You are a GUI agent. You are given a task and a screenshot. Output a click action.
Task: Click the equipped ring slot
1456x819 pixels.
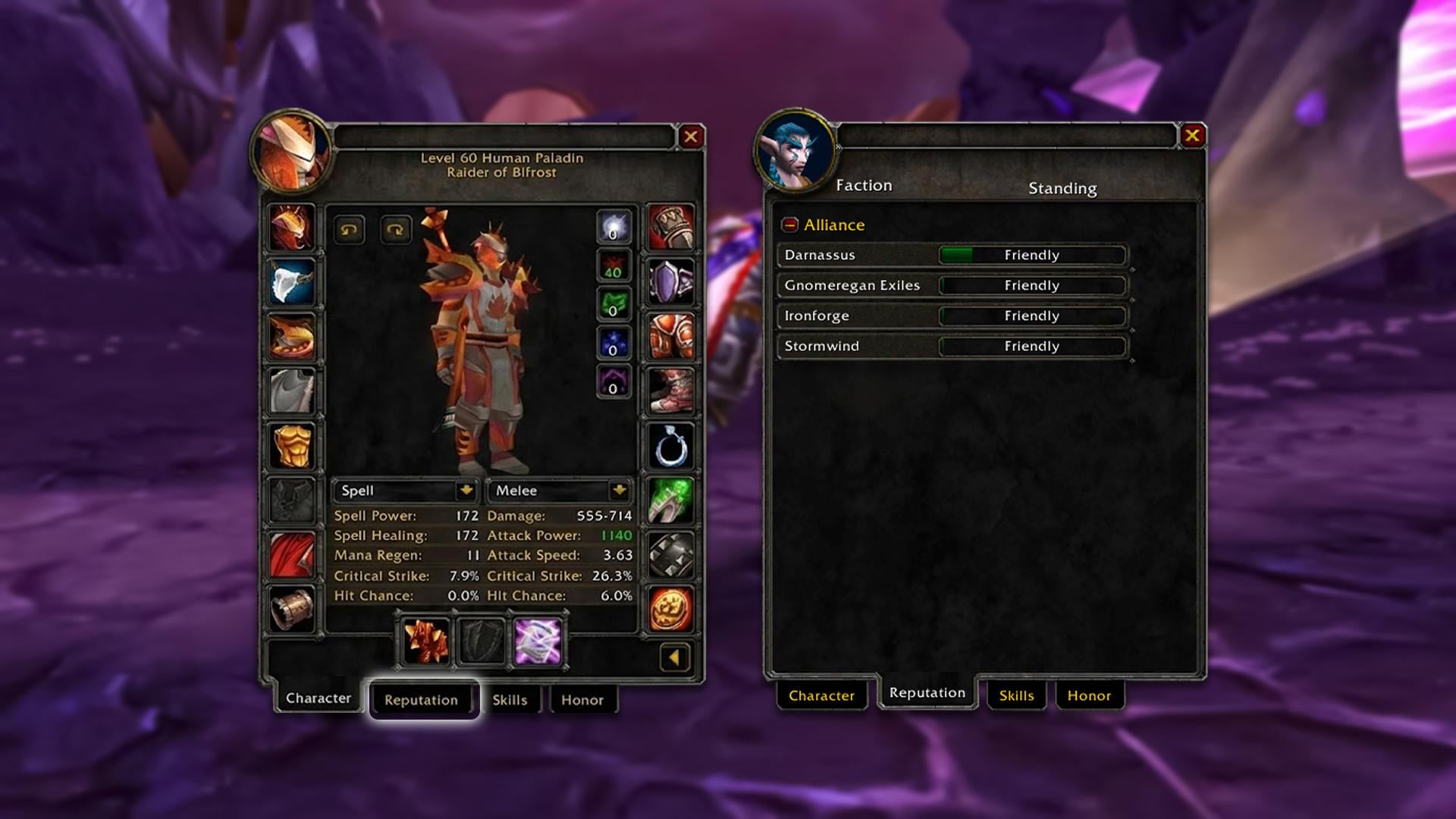pyautogui.click(x=671, y=446)
